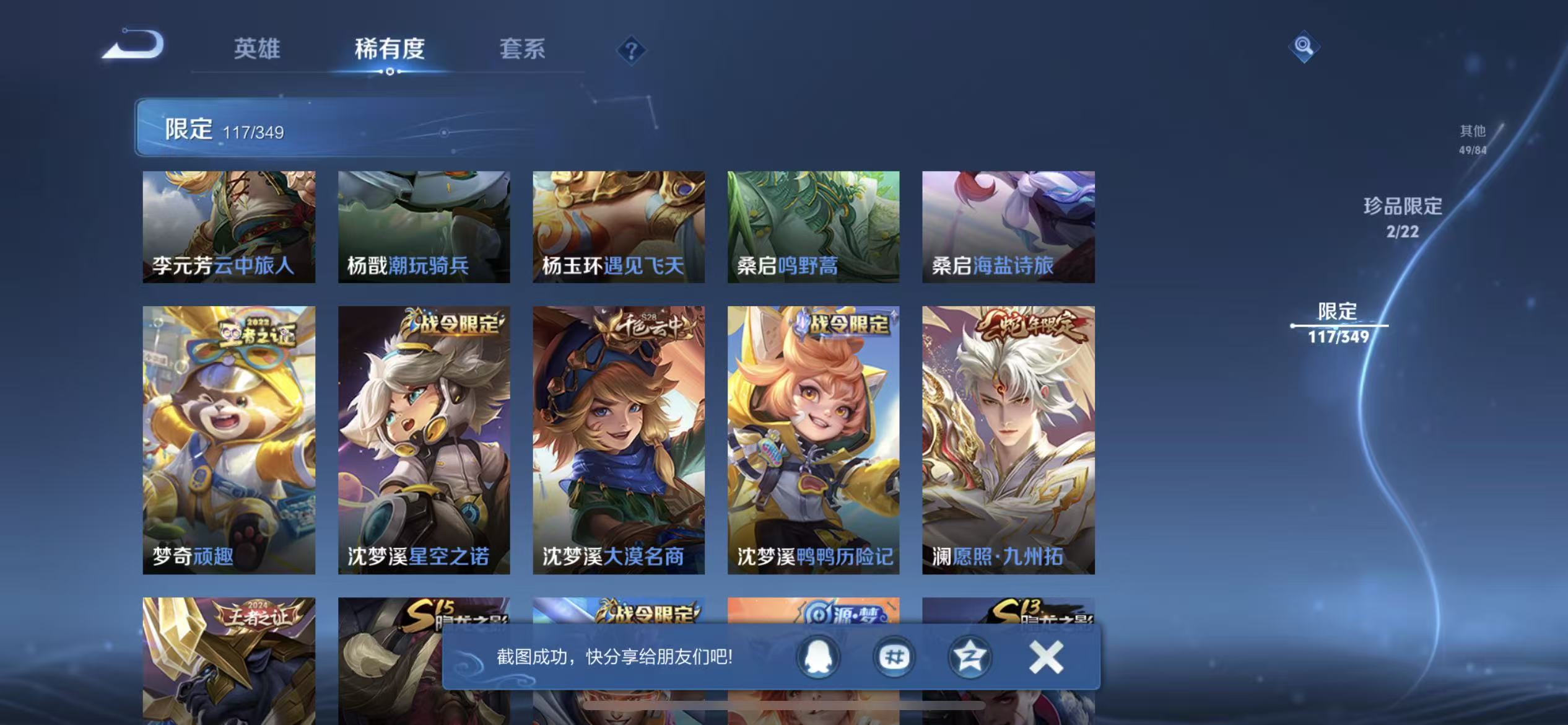Screen dimensions: 1568x725
Task: Switch to the 英雄 tab
Action: [256, 48]
